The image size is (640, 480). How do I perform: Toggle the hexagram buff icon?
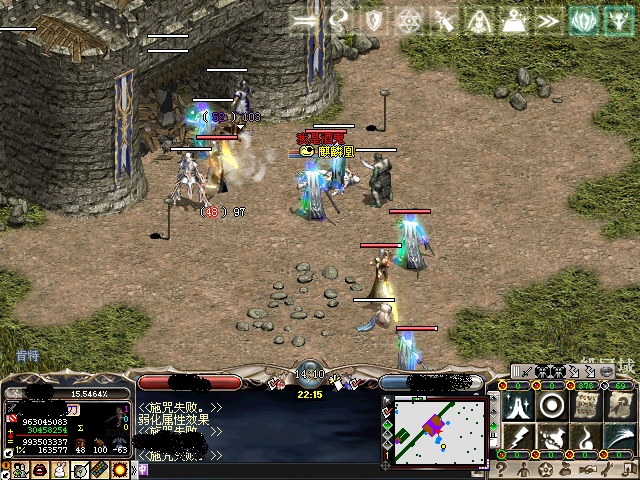(x=409, y=20)
